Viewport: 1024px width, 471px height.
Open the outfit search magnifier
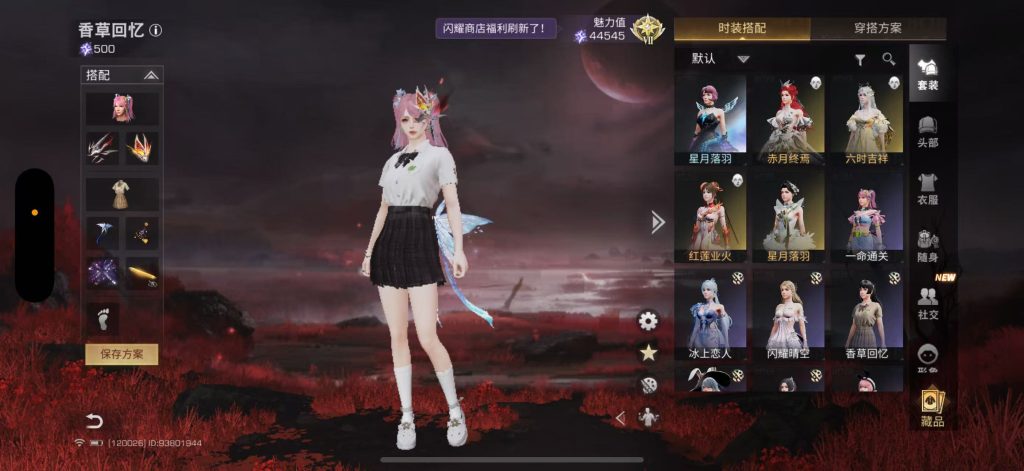click(x=888, y=60)
